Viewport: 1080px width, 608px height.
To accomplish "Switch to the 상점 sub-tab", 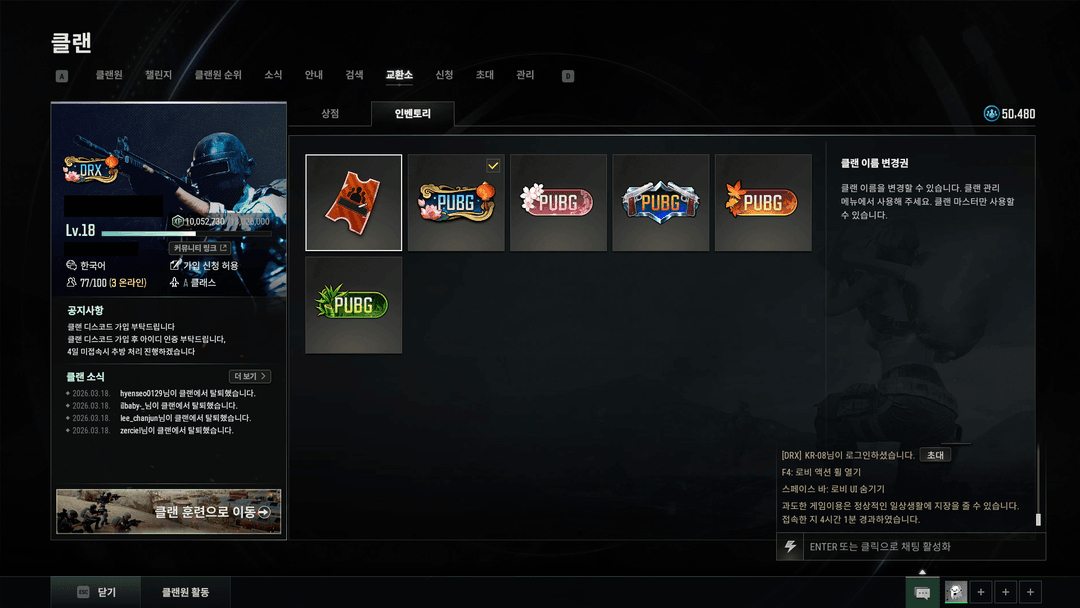I will click(x=330, y=114).
